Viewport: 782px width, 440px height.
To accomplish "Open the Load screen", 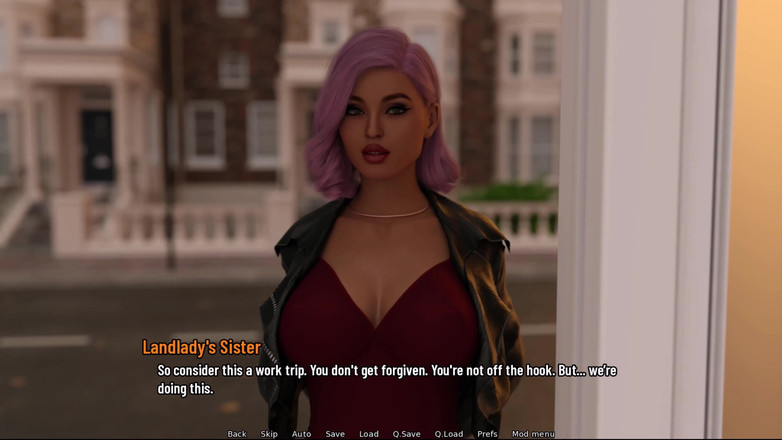I will tap(369, 434).
